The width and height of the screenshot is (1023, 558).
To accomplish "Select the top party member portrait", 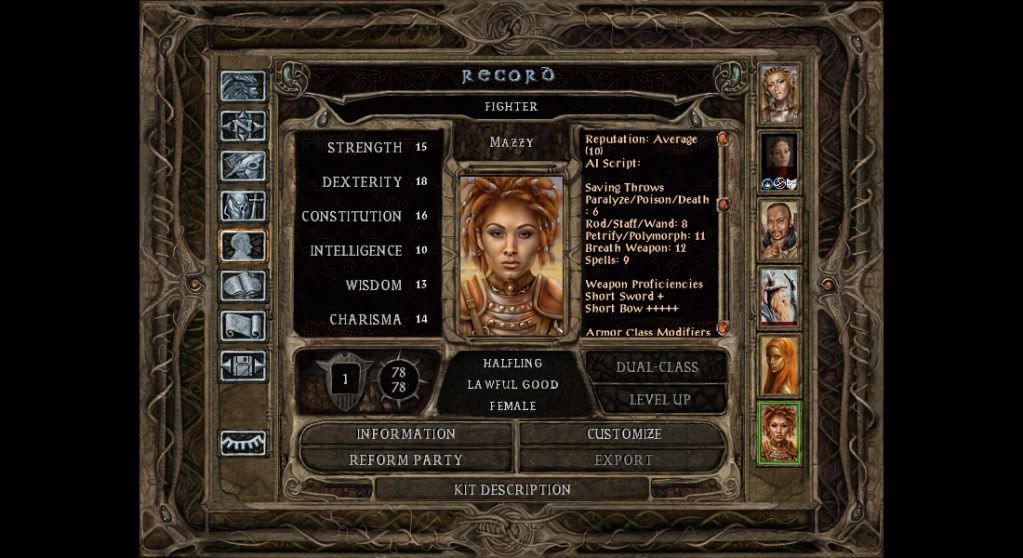I will pos(779,95).
